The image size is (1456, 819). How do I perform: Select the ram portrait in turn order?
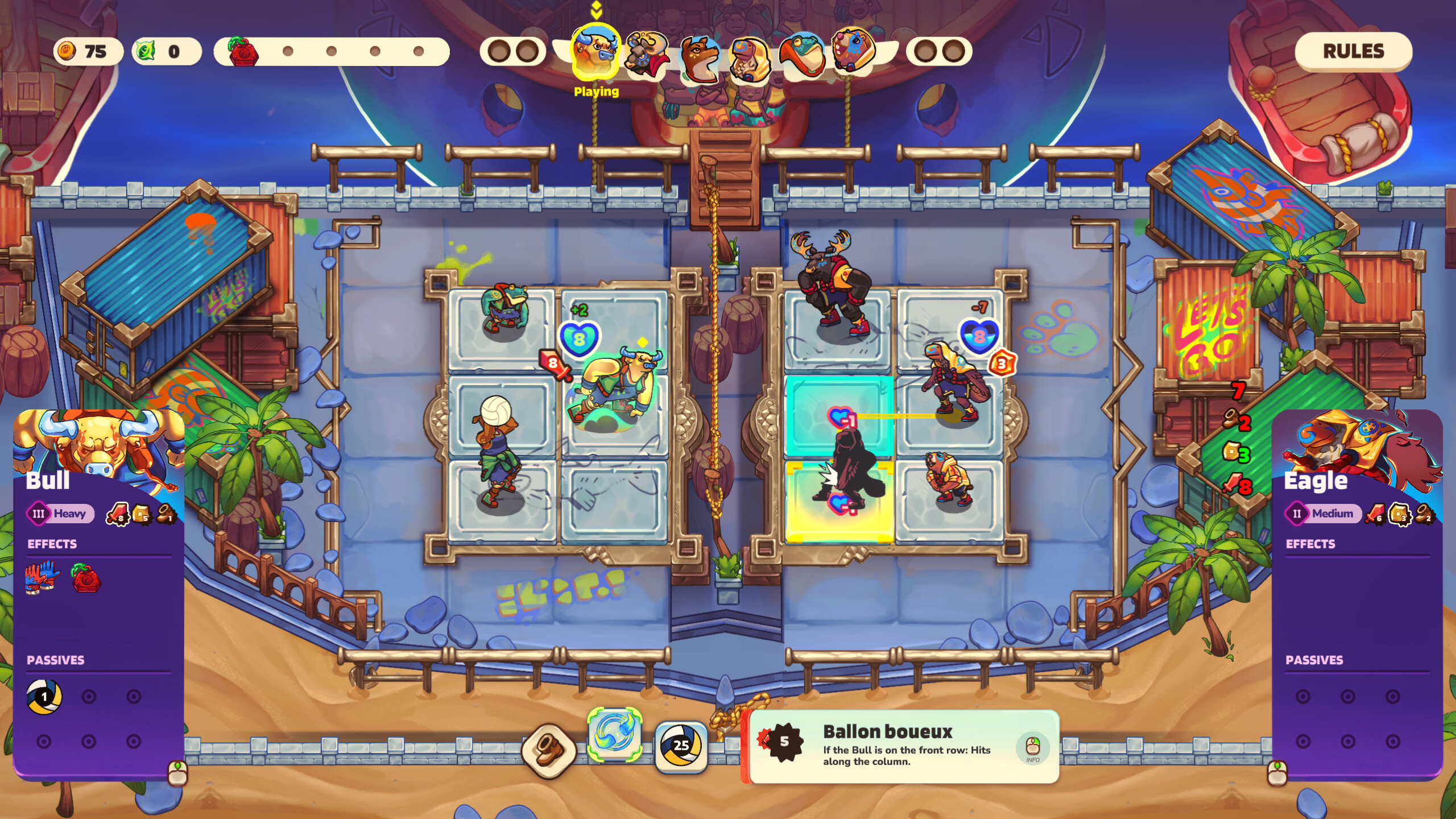pos(647,55)
